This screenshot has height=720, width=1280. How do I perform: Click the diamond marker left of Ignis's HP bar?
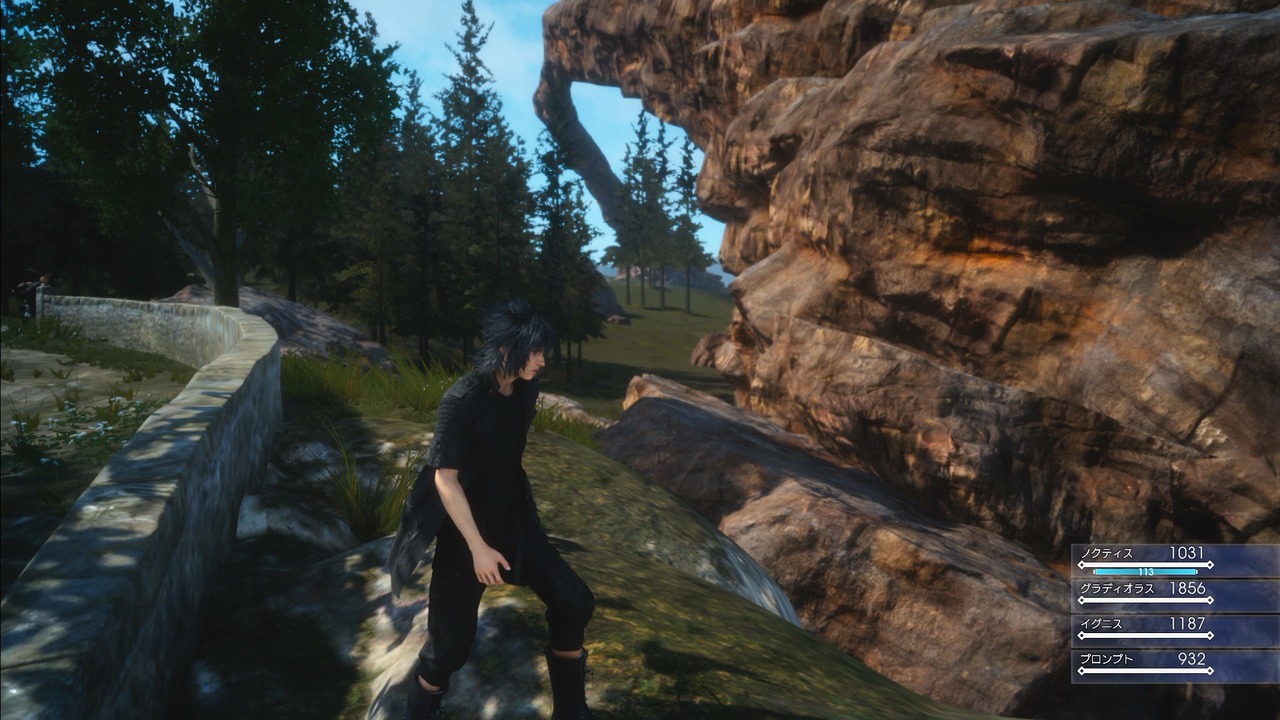click(x=1081, y=634)
